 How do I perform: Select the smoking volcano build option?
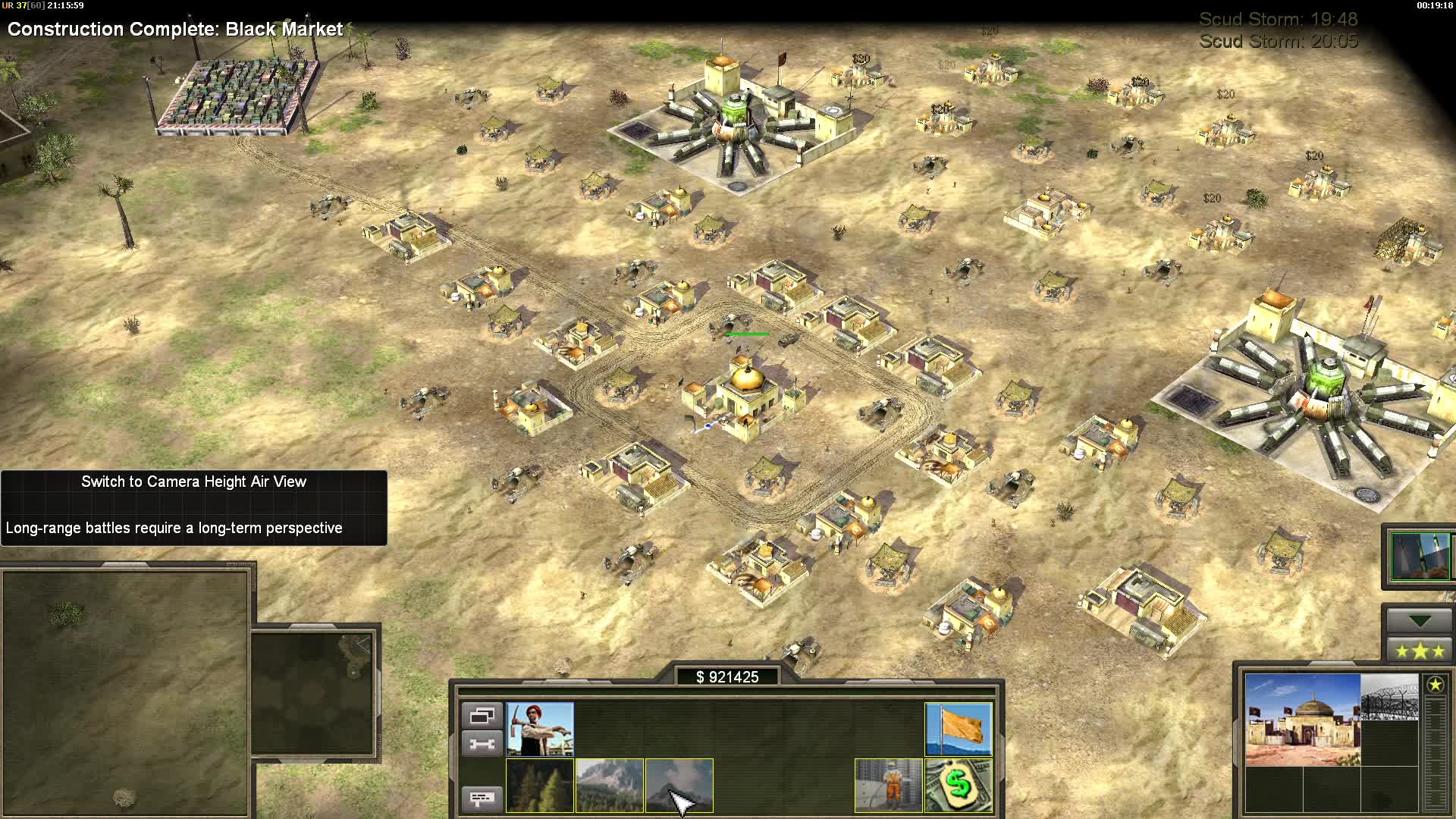click(680, 786)
